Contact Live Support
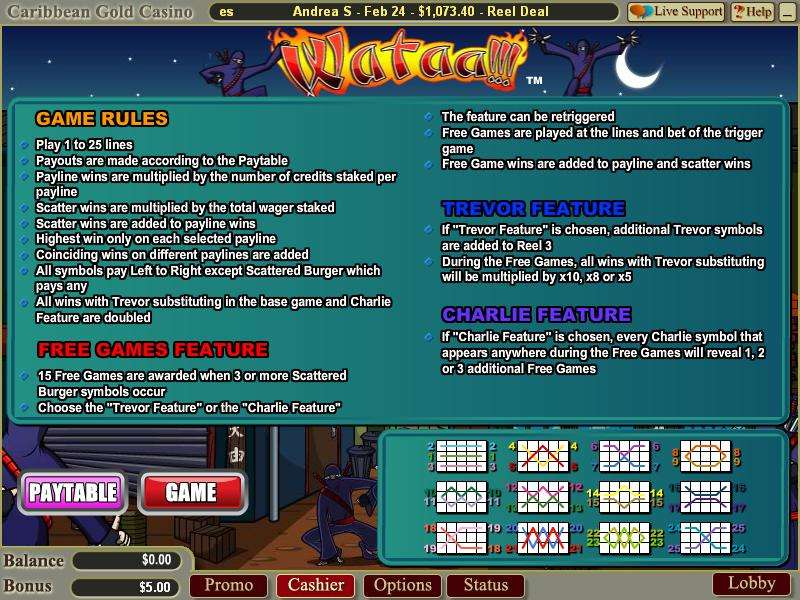The image size is (800, 600). (675, 12)
